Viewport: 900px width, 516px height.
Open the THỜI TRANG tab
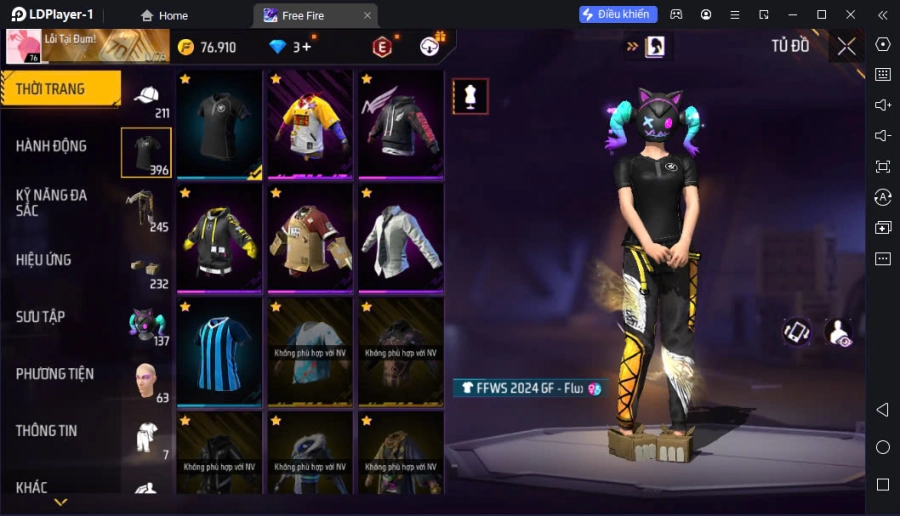tap(60, 89)
